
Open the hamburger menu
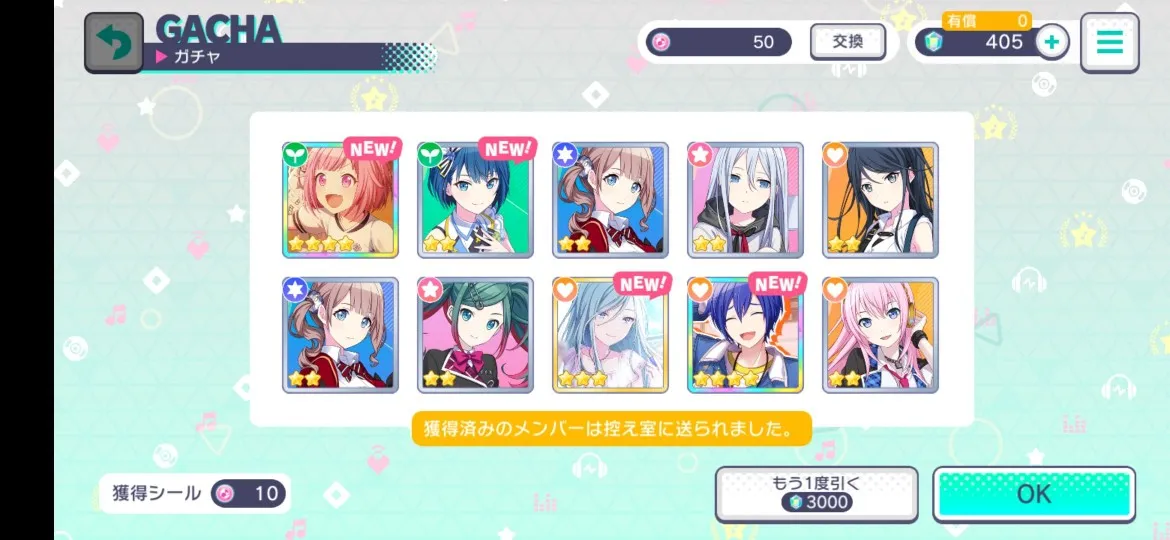[x=1109, y=42]
